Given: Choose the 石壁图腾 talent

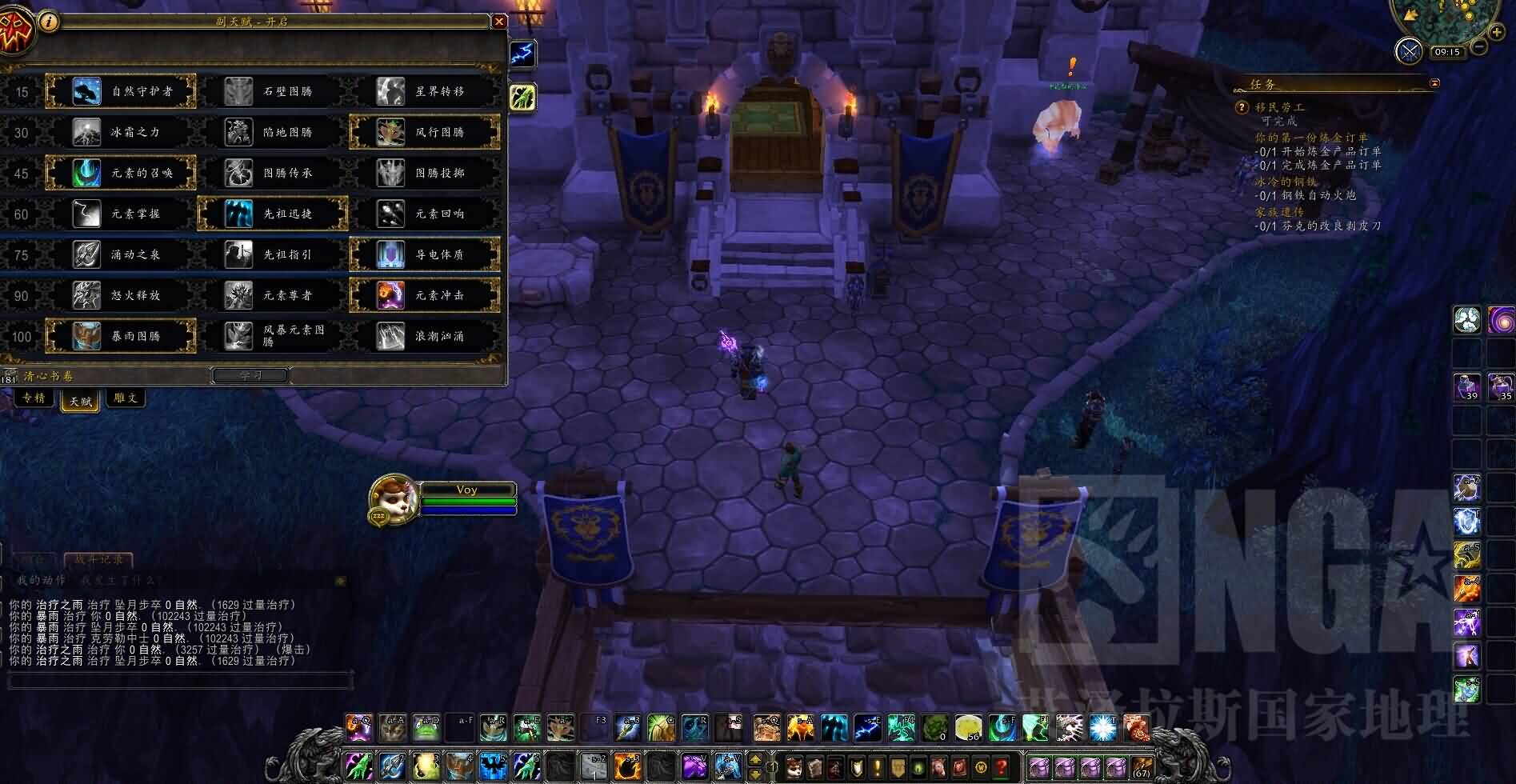Looking at the screenshot, I should [273, 91].
